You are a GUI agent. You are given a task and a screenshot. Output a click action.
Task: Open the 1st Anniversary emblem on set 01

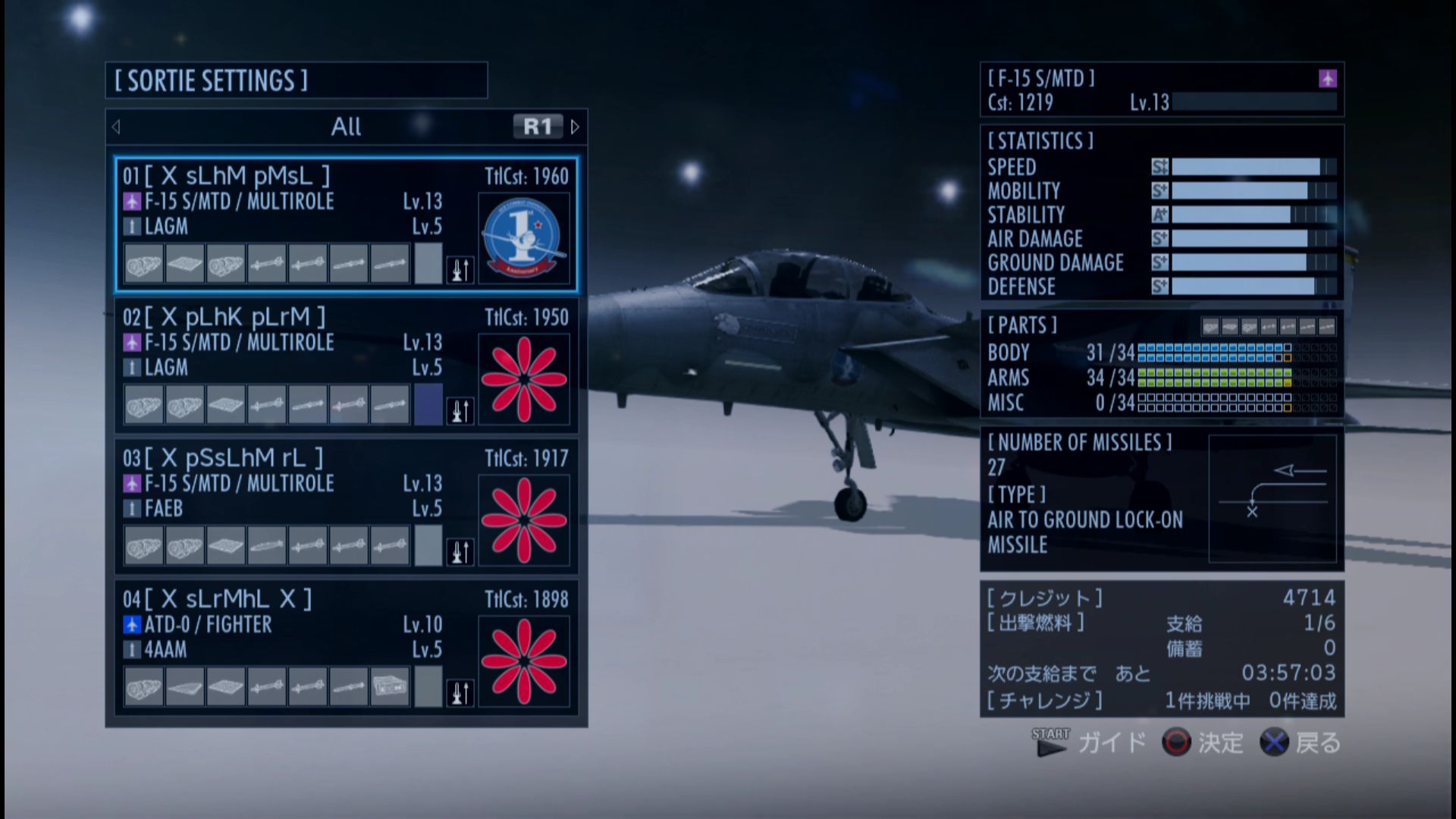coord(523,238)
